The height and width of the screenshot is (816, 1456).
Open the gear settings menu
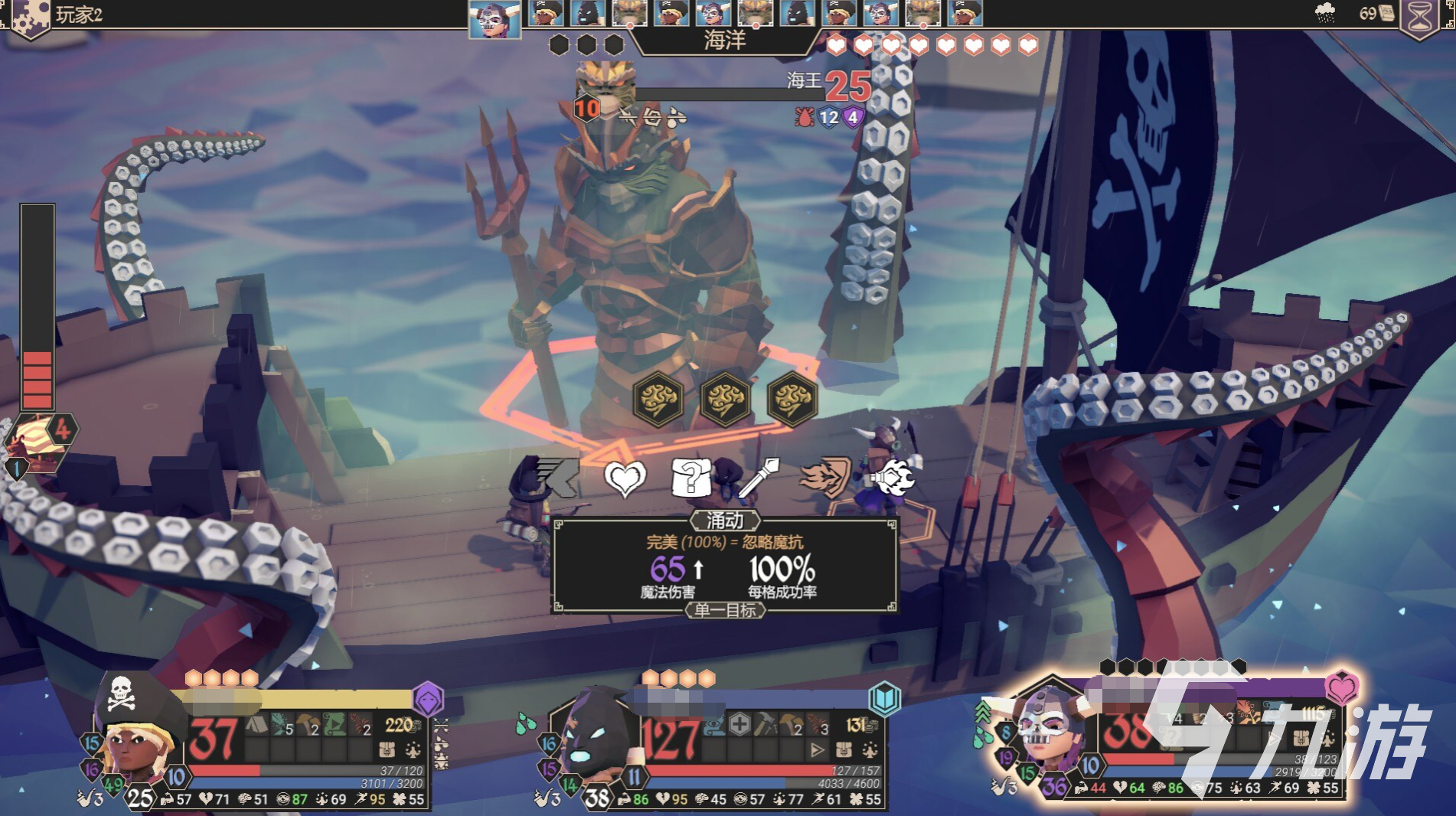[x=28, y=17]
